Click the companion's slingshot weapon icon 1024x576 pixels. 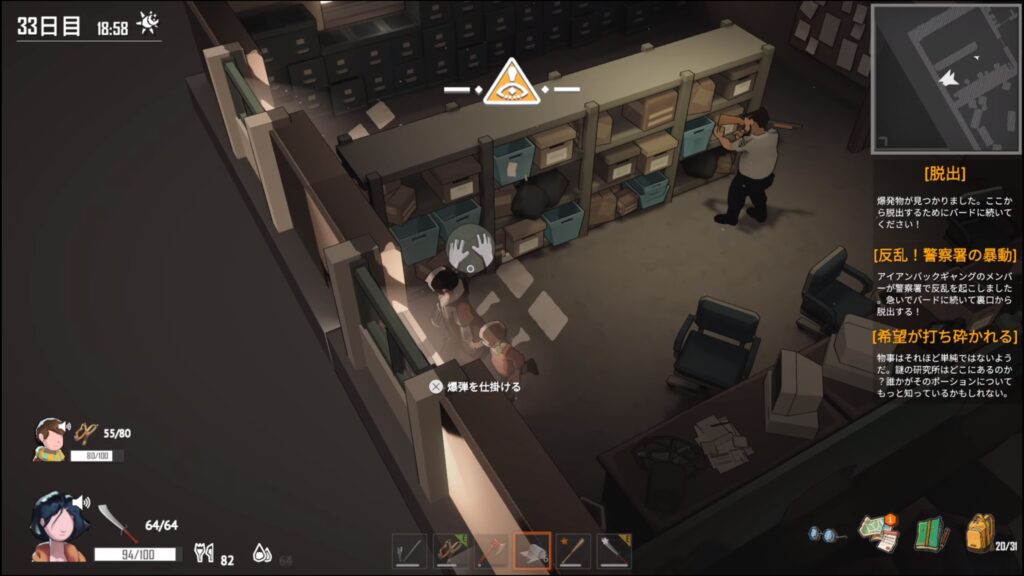[88, 432]
